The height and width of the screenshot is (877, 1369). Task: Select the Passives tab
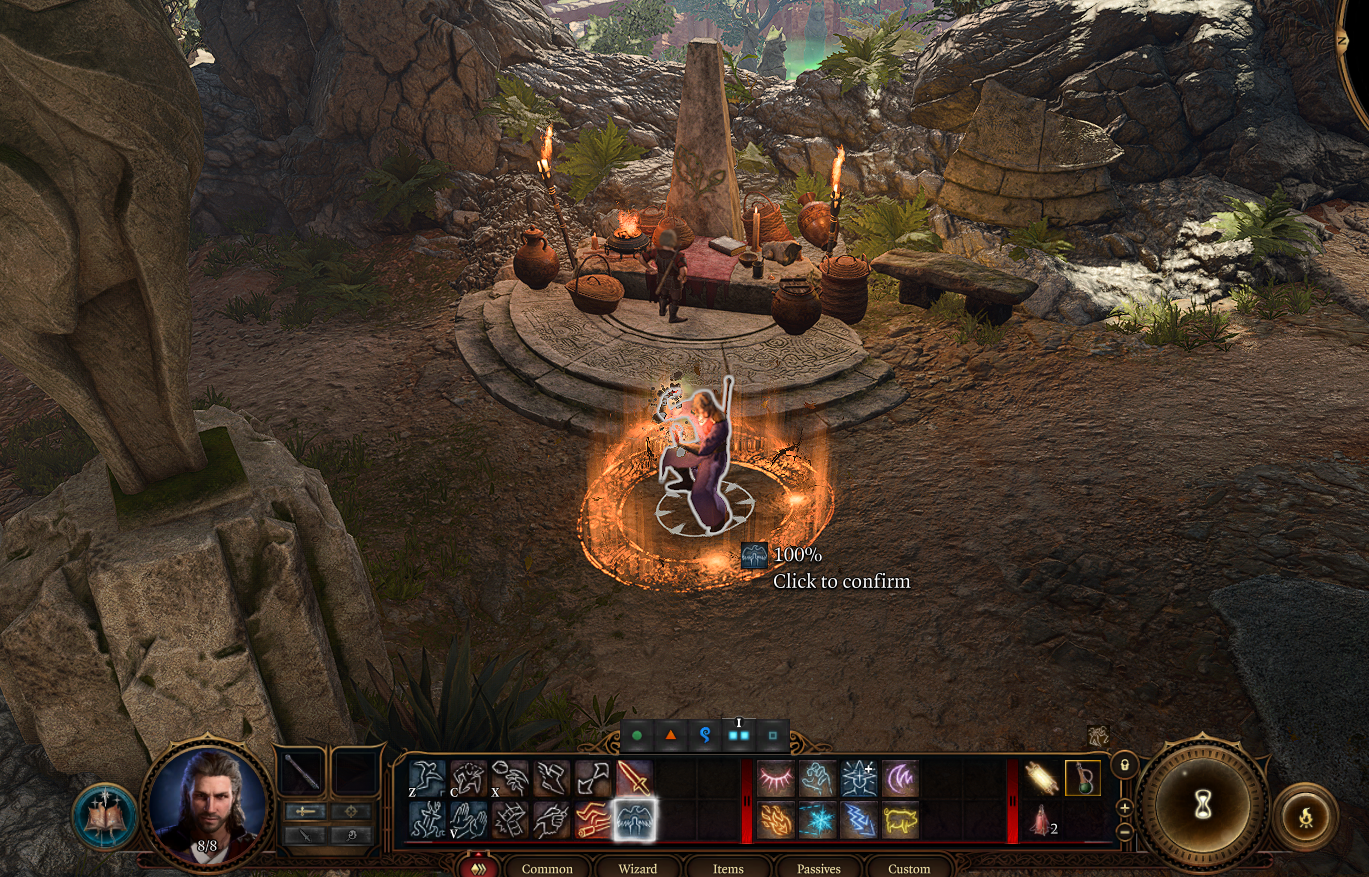point(818,868)
